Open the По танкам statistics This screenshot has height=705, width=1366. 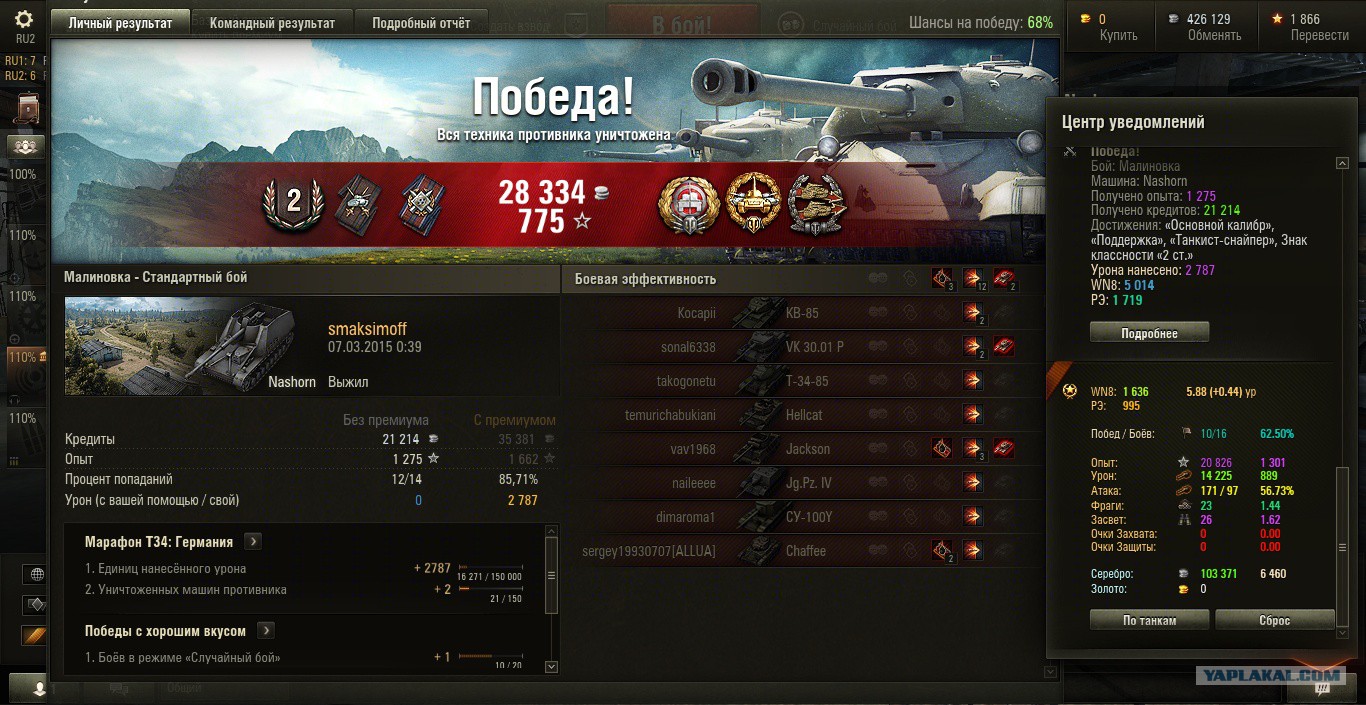pos(1149,620)
